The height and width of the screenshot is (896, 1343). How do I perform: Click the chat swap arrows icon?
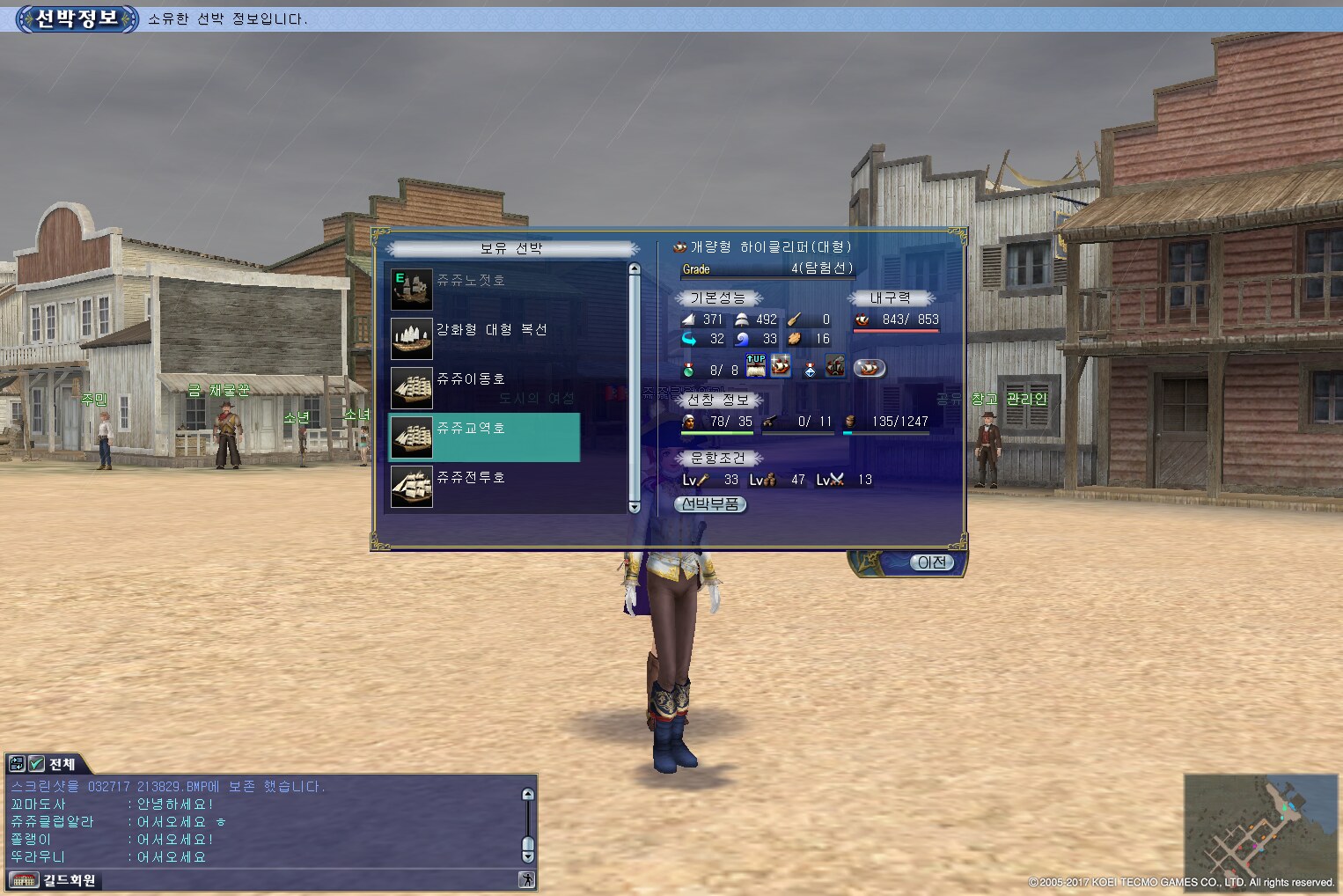click(17, 764)
